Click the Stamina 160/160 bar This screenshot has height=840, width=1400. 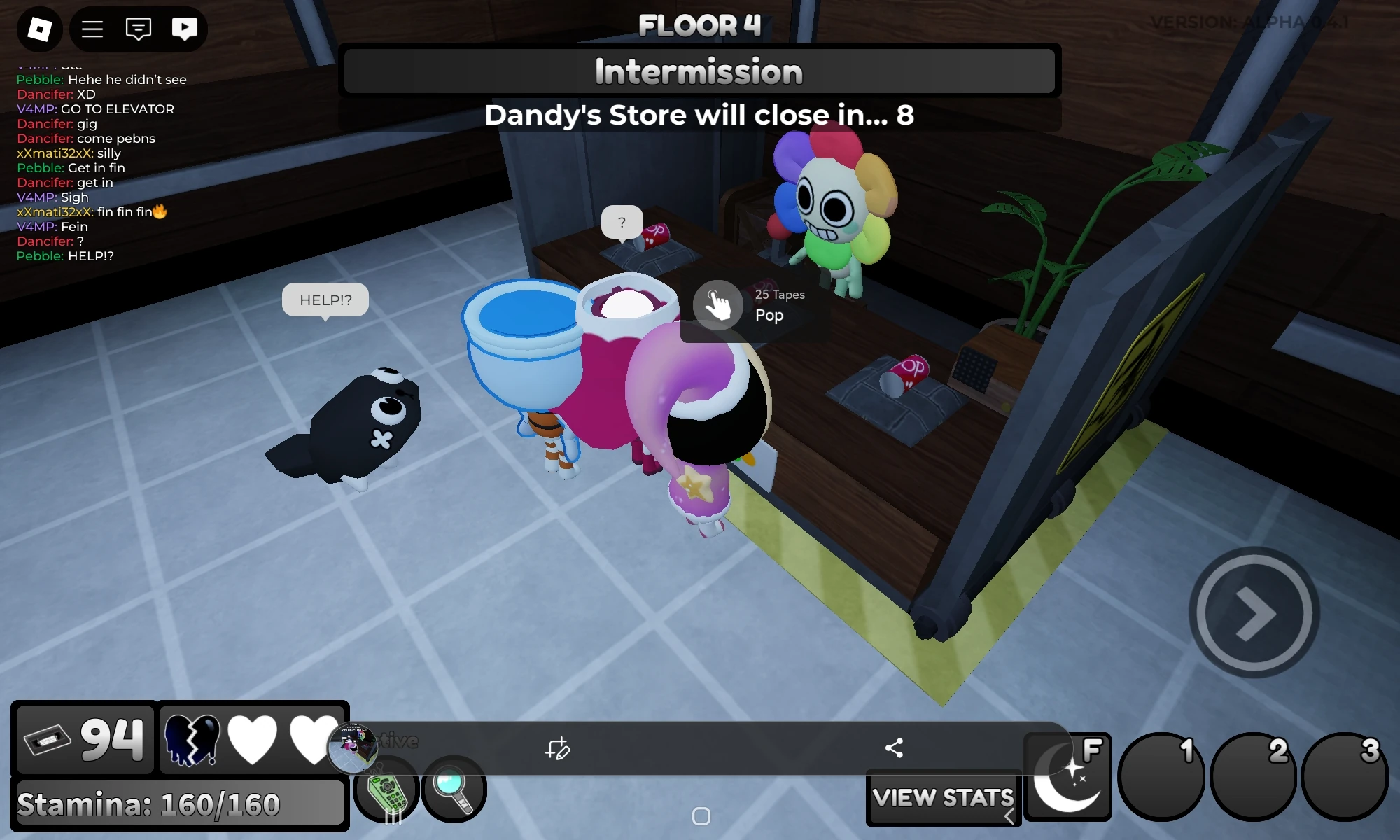[x=179, y=804]
